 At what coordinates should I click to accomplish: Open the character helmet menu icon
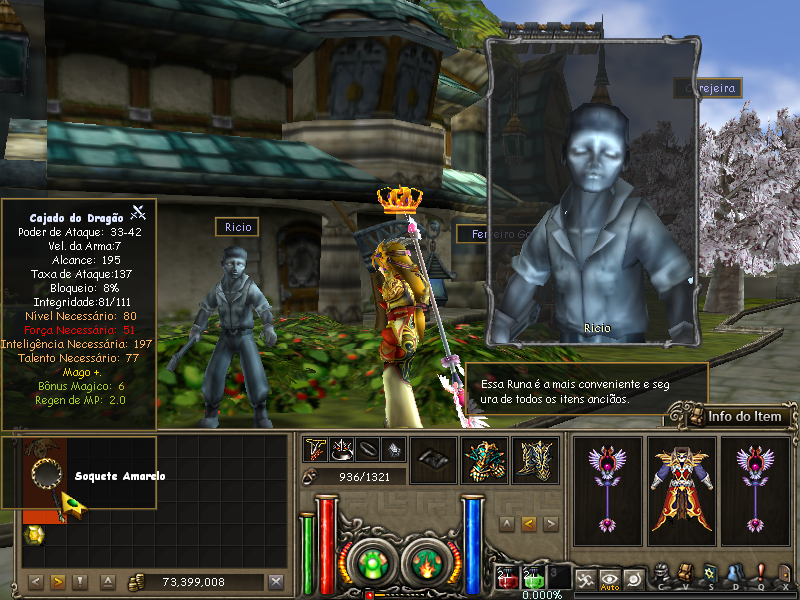point(662,574)
